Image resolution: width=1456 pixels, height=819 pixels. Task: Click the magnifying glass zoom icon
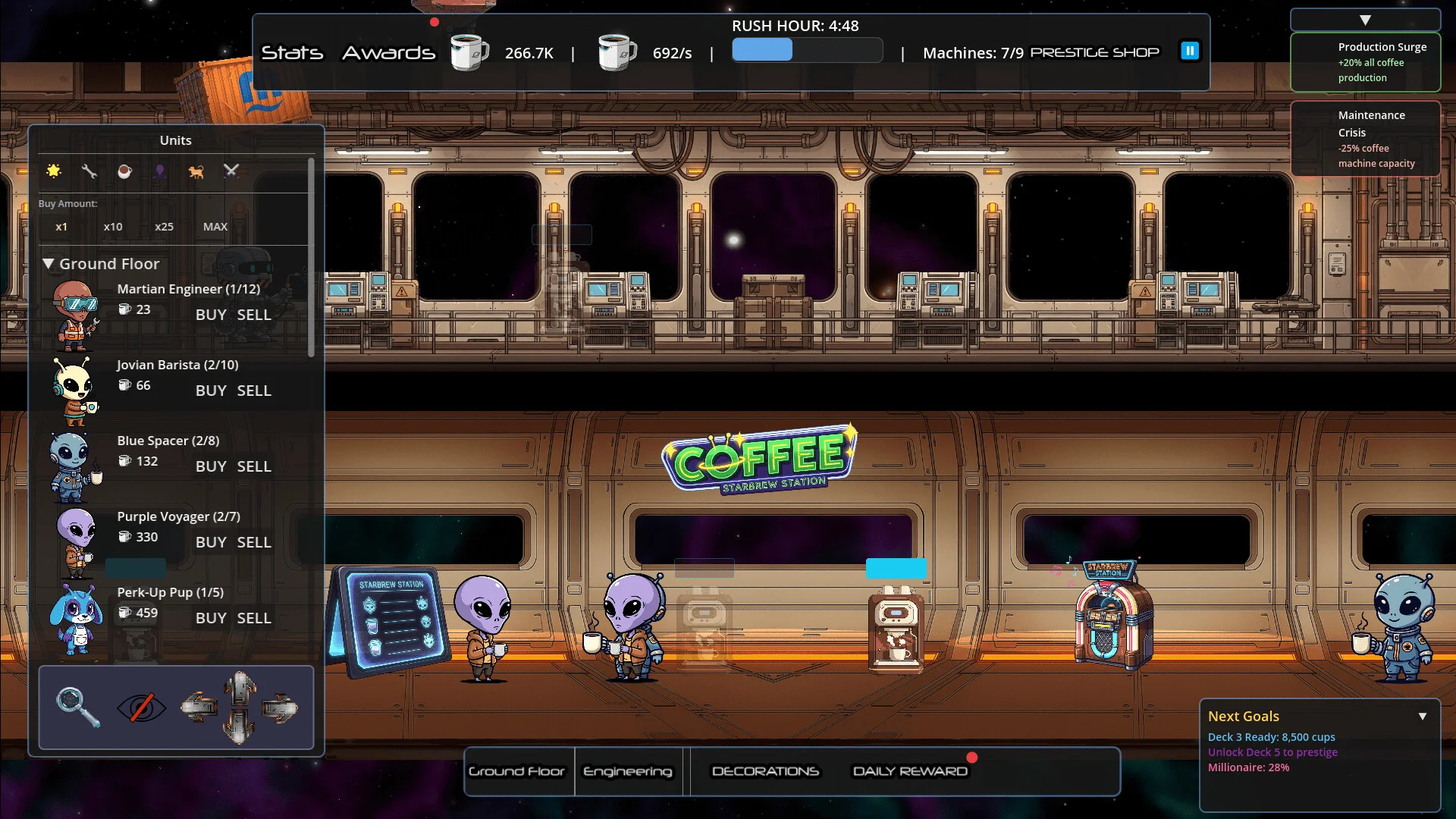coord(78,707)
